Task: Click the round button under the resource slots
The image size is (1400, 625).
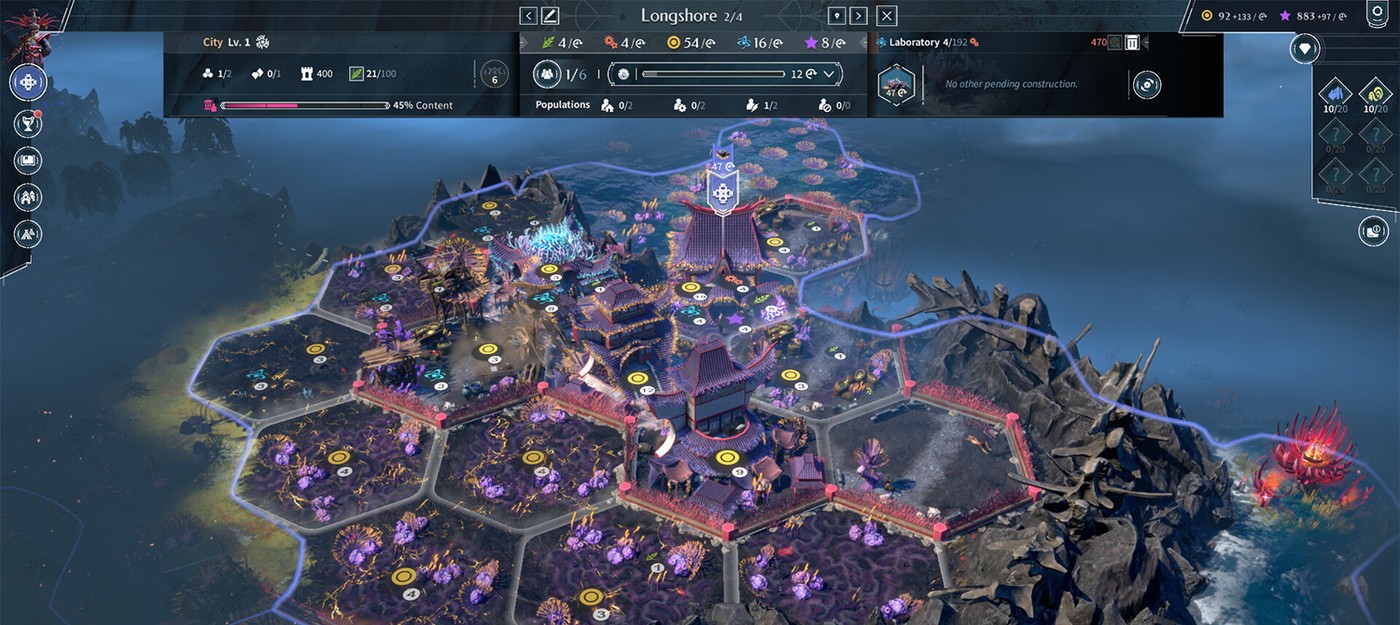Action: pos(1373,232)
